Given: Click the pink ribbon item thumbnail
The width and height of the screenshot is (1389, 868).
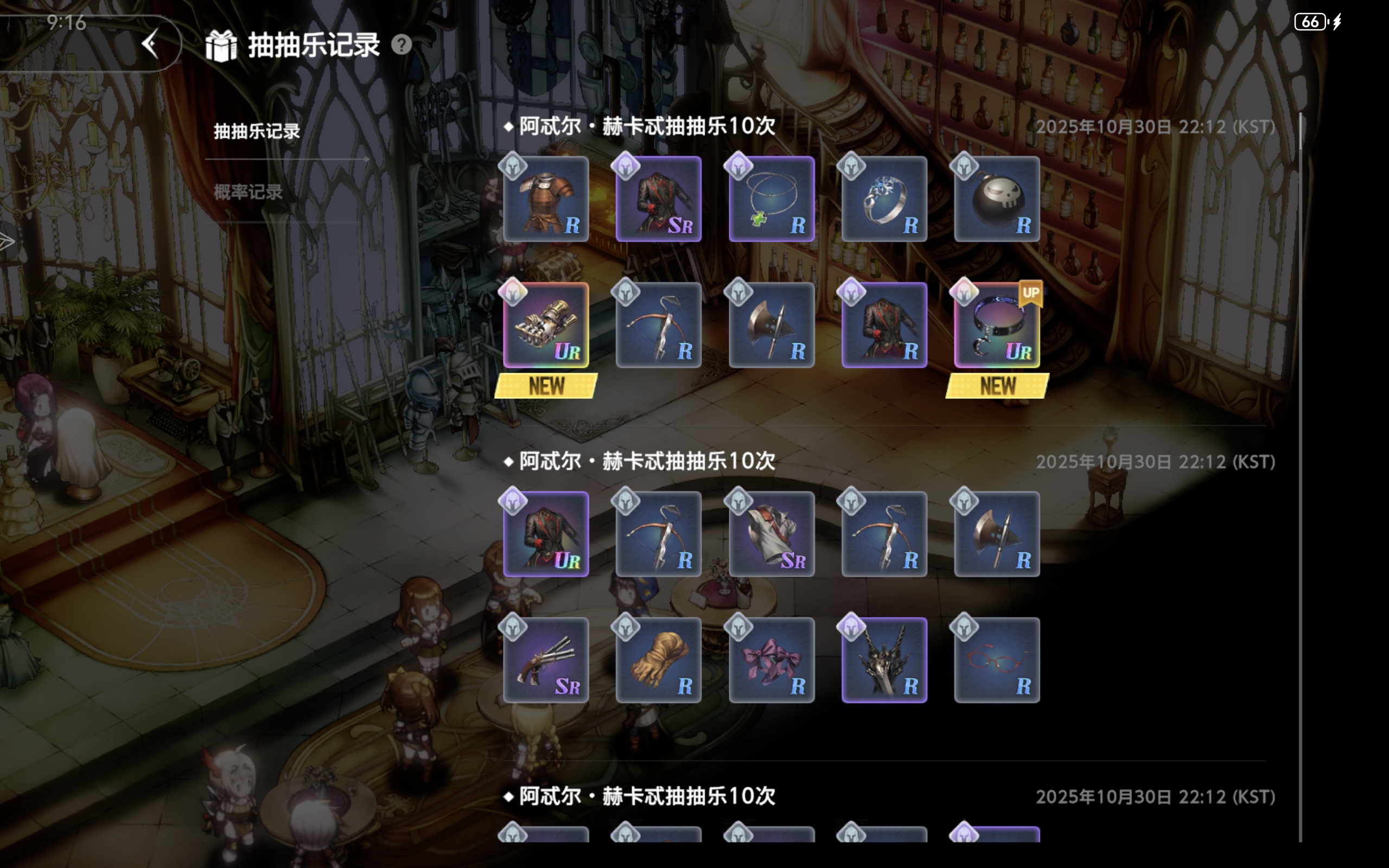Looking at the screenshot, I should 771,660.
